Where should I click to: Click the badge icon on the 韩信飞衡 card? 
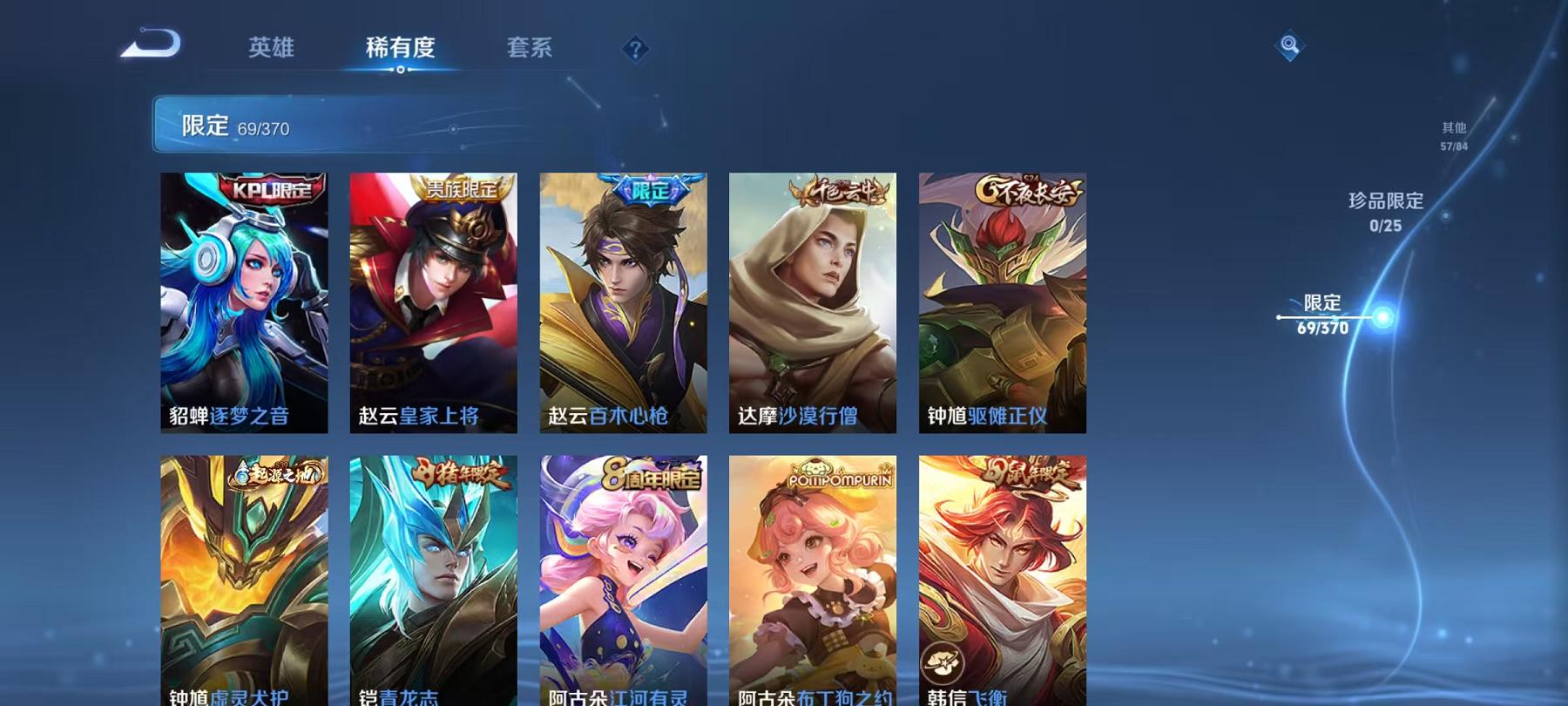coord(942,662)
